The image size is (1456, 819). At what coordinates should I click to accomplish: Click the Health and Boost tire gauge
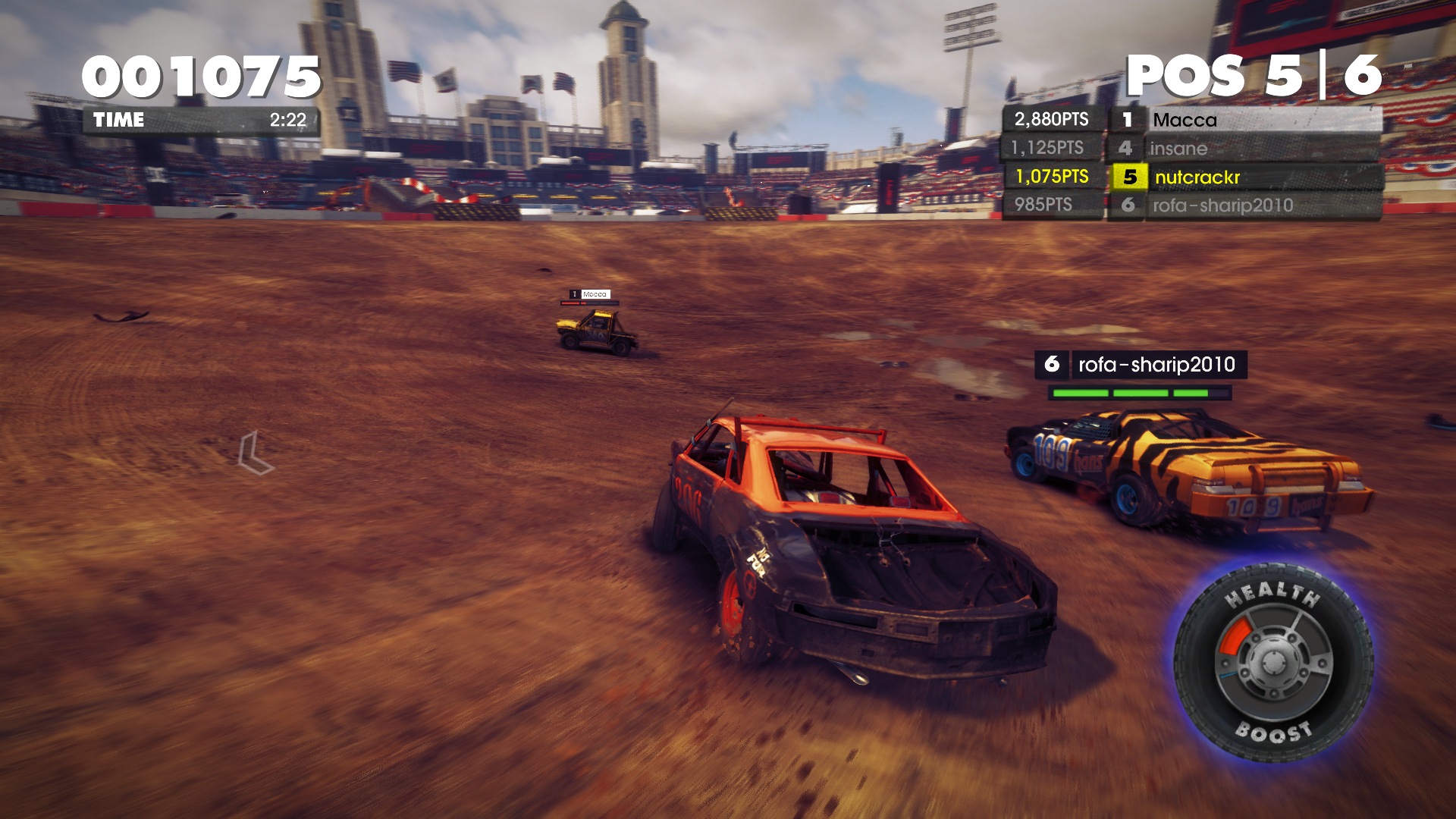pyautogui.click(x=1273, y=662)
